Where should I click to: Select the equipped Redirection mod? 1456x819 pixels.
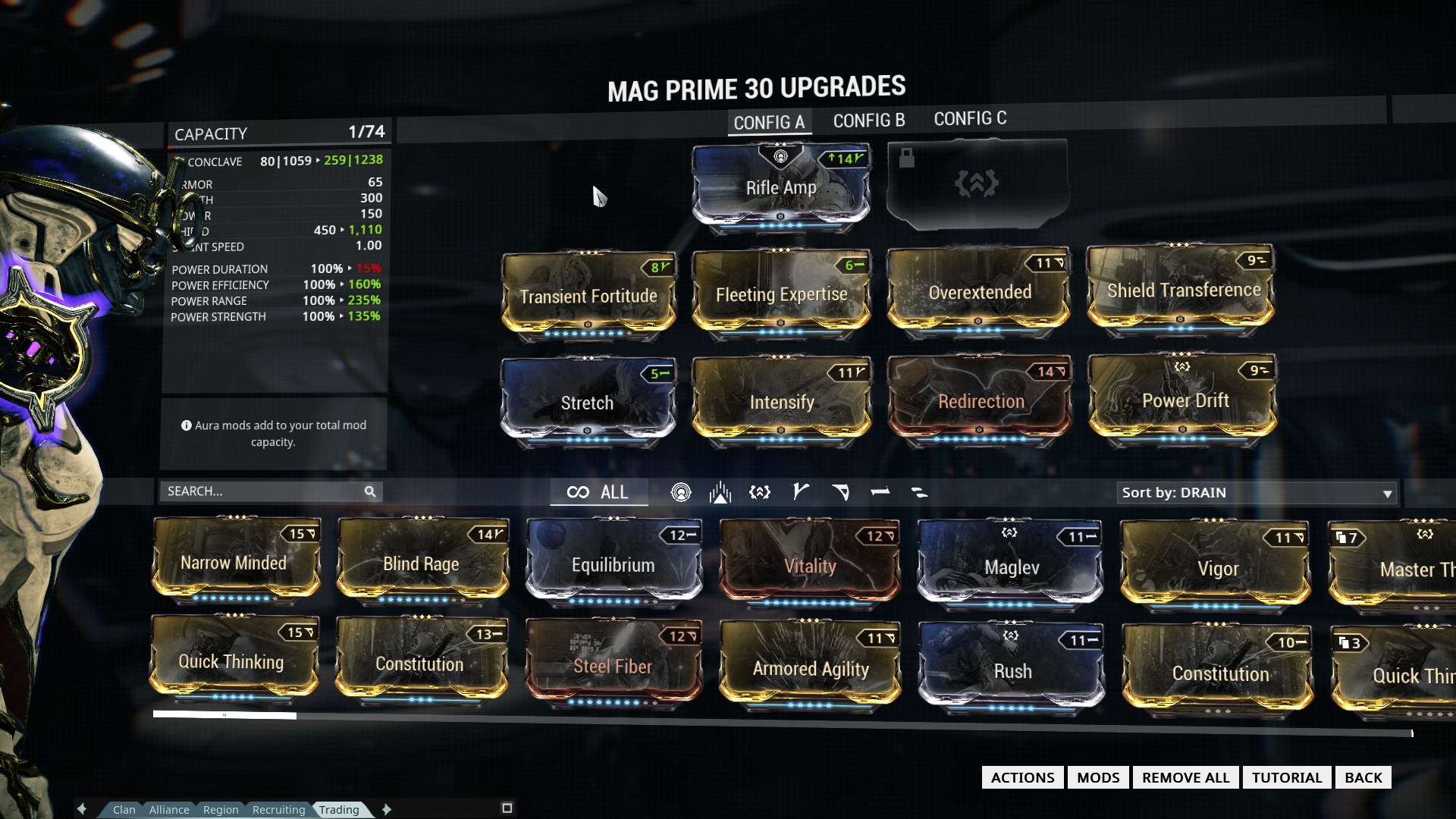pyautogui.click(x=980, y=401)
